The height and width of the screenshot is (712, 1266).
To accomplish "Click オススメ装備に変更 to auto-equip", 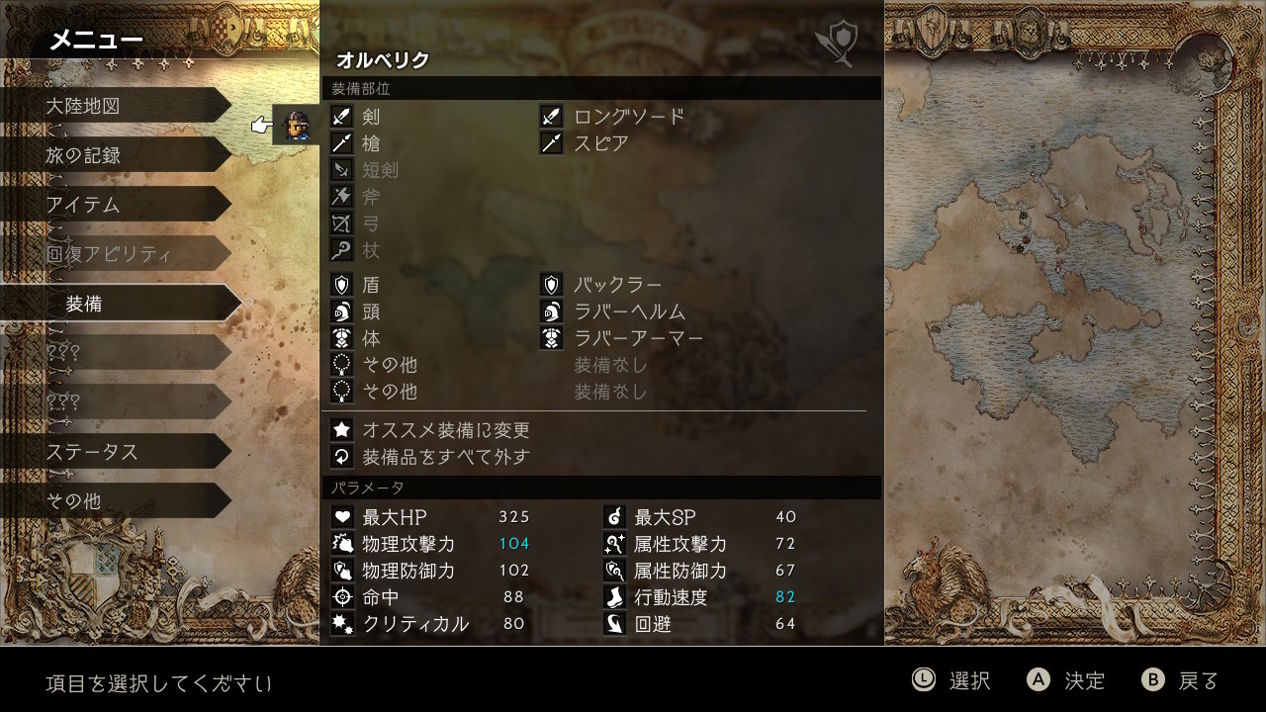I will tap(445, 430).
